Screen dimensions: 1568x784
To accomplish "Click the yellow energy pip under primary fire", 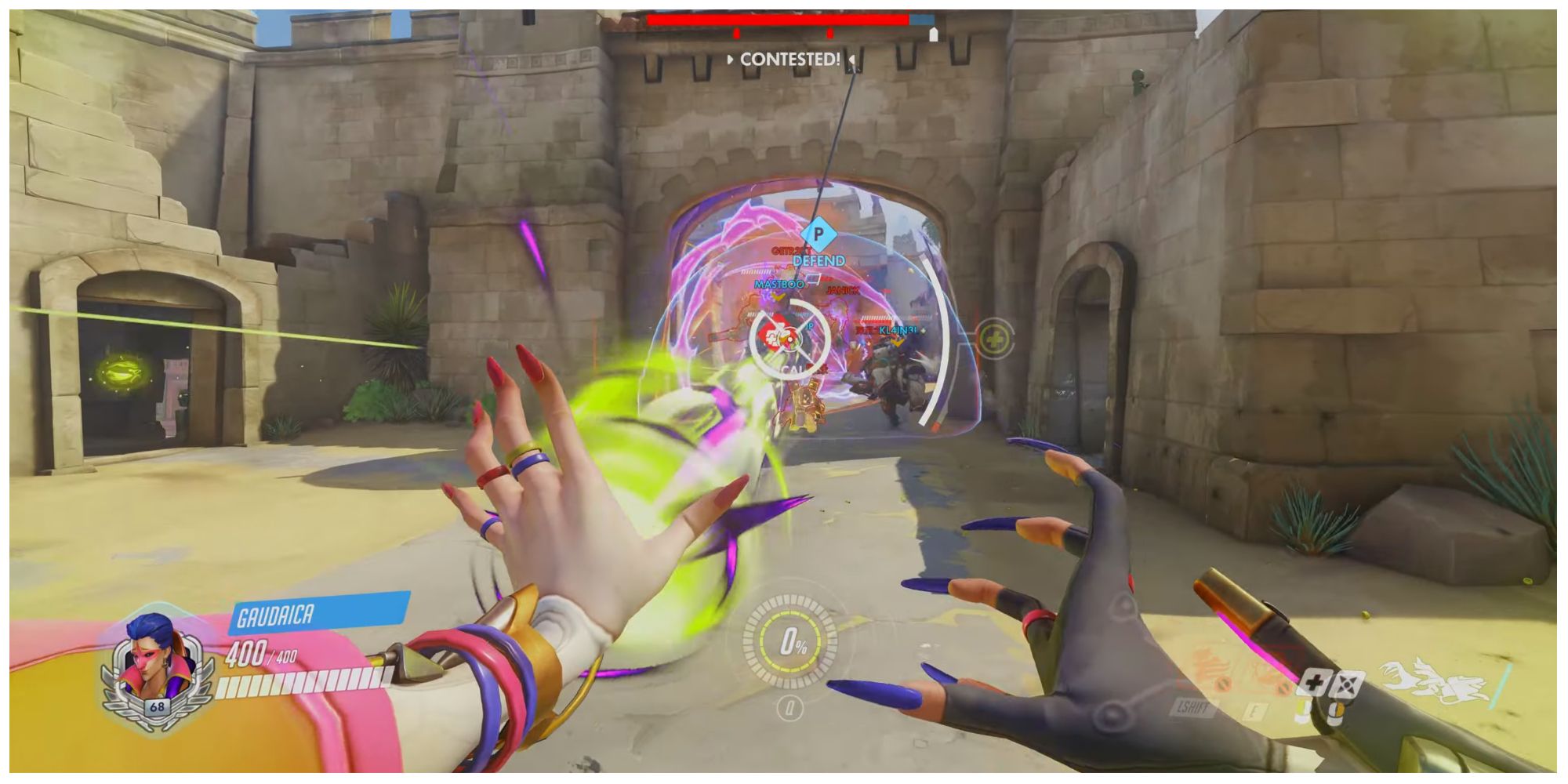I will (x=1301, y=708).
